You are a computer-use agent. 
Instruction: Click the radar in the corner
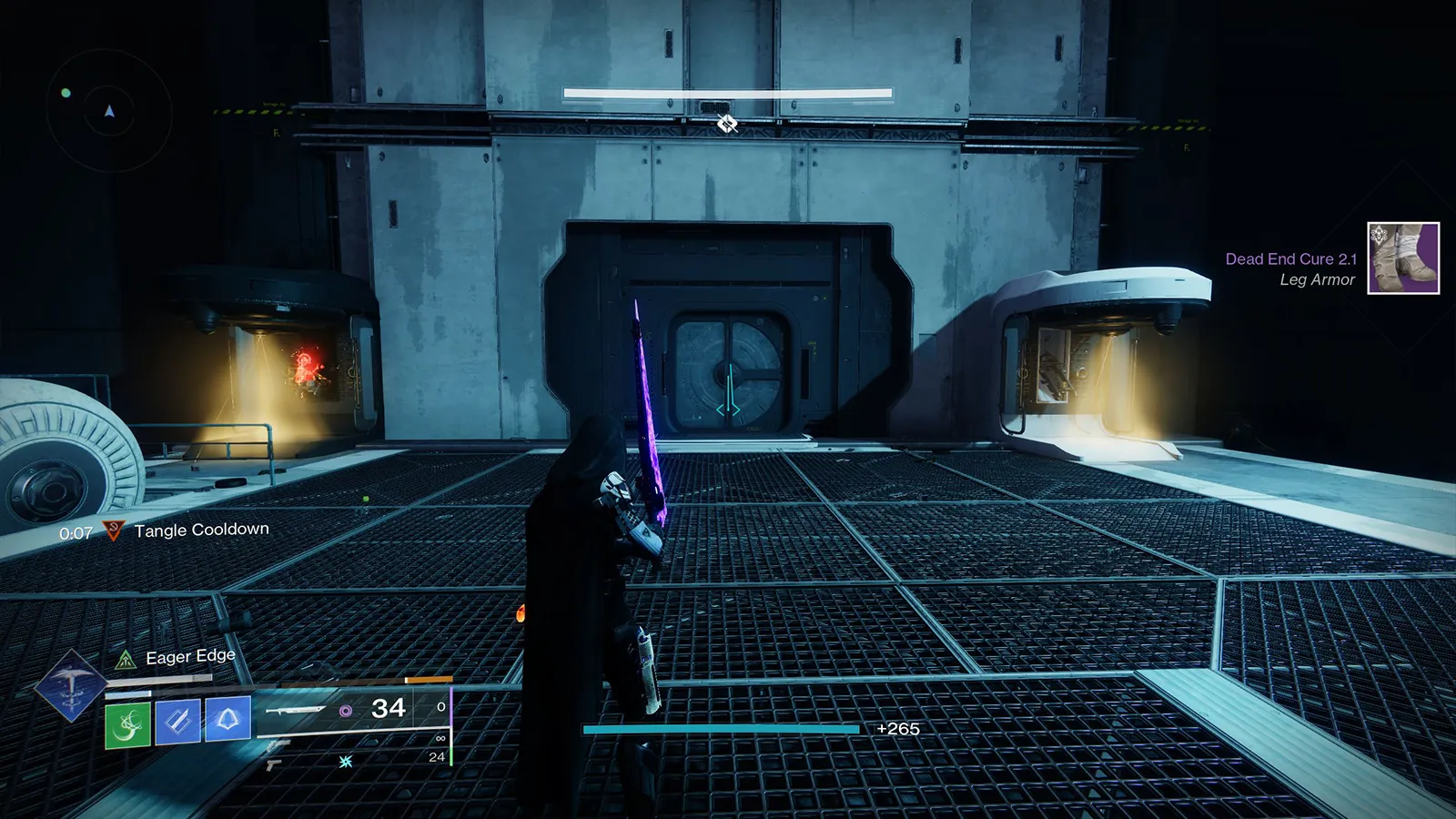point(109,112)
